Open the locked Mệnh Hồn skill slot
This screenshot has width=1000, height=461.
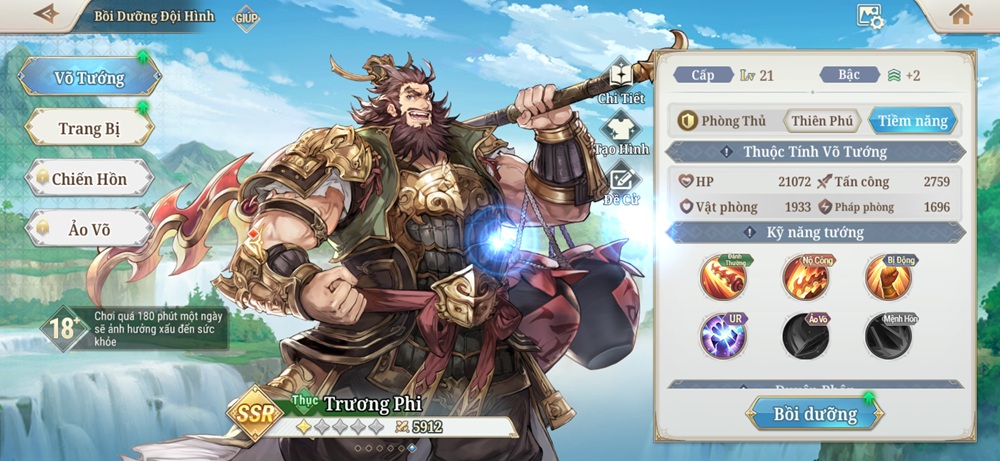tap(888, 336)
